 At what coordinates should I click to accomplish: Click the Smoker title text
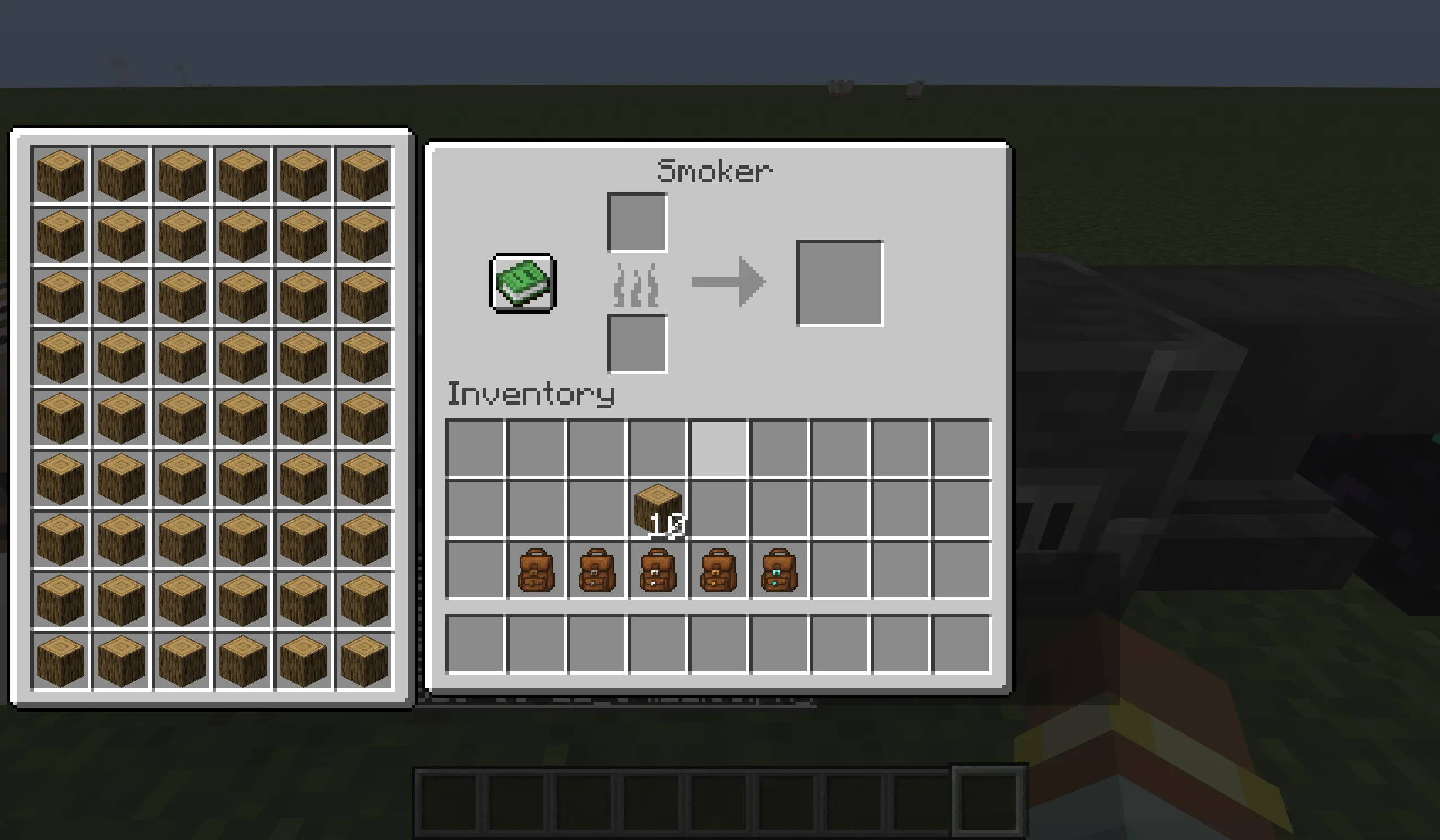point(715,170)
